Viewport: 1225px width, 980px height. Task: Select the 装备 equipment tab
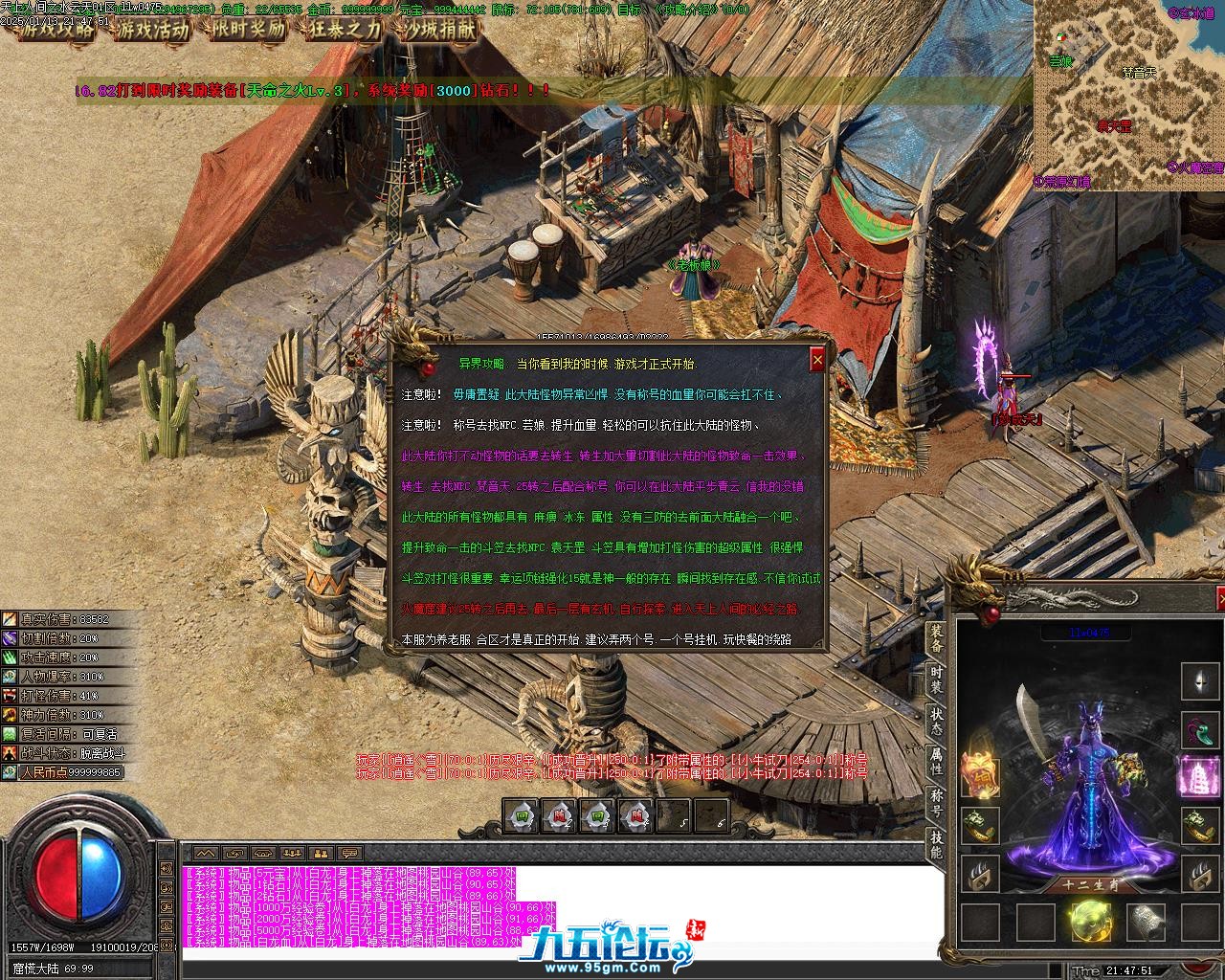(x=936, y=638)
